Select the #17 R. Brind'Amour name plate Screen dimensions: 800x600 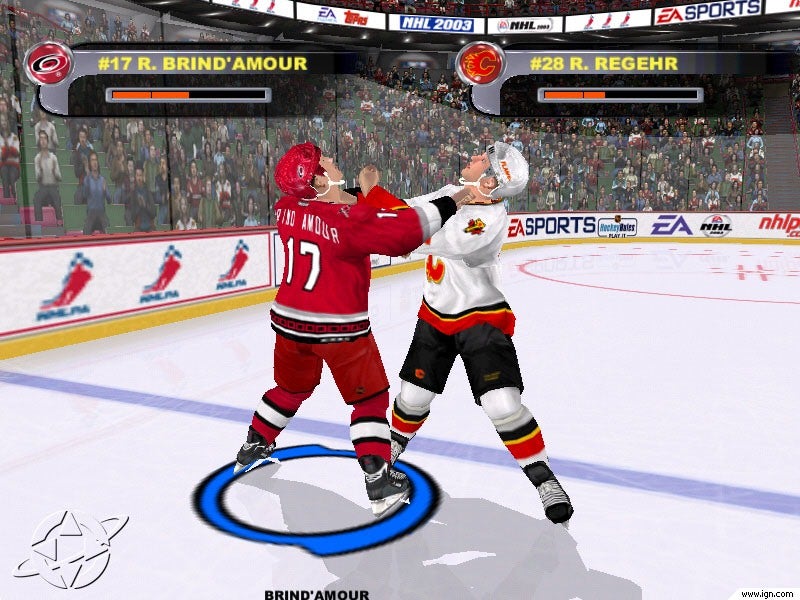(x=202, y=63)
